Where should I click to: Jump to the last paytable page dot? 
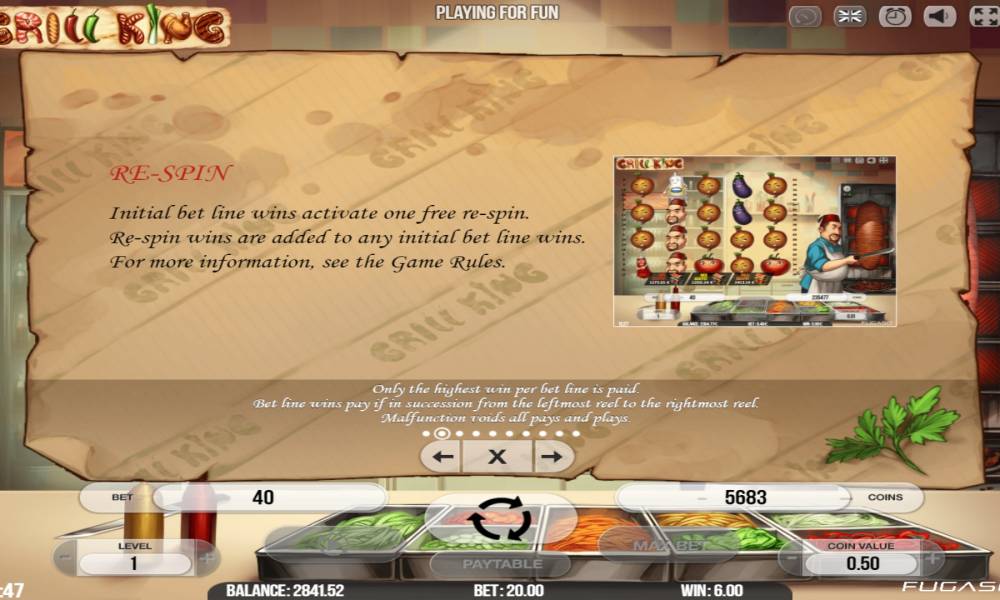(x=576, y=434)
